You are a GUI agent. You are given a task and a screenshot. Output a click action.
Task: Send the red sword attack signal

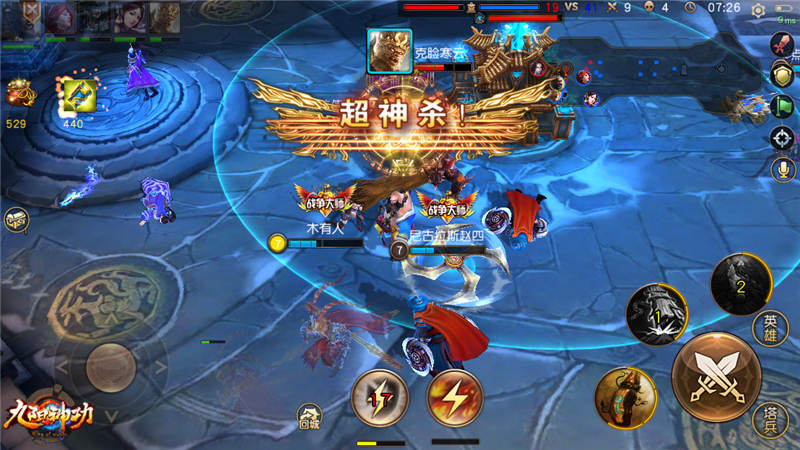(x=782, y=43)
